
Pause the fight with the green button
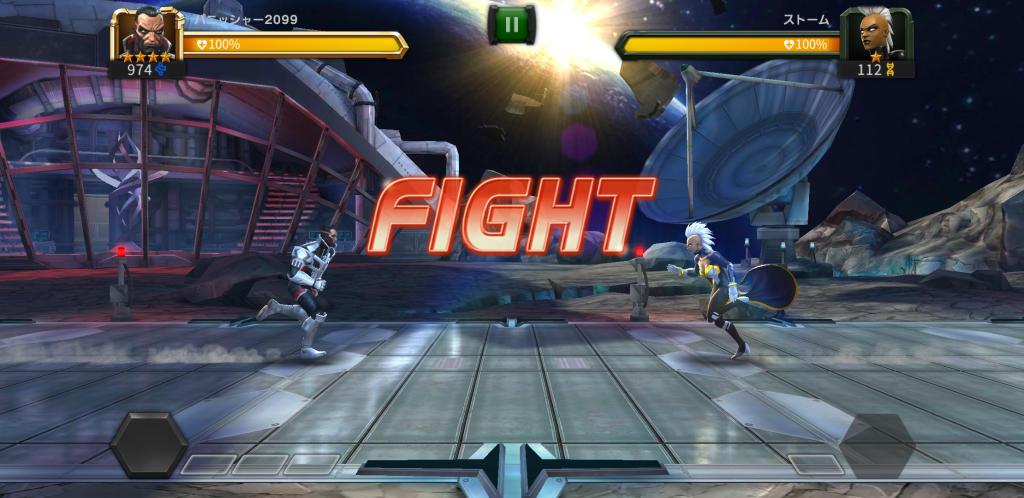pos(512,25)
